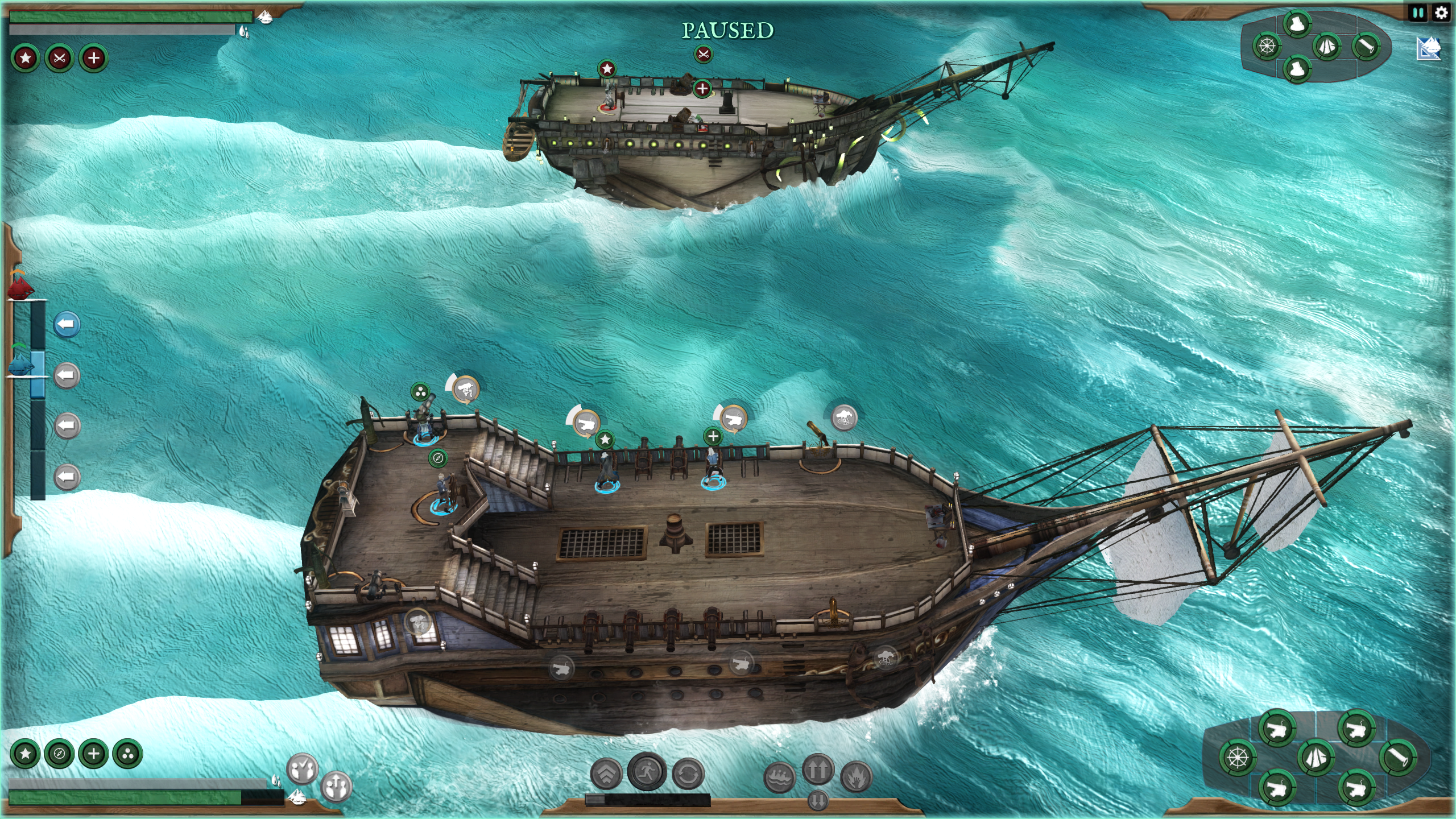Select the blue left-arrow range marker
Image resolution: width=1456 pixels, height=819 pixels.
(x=67, y=325)
